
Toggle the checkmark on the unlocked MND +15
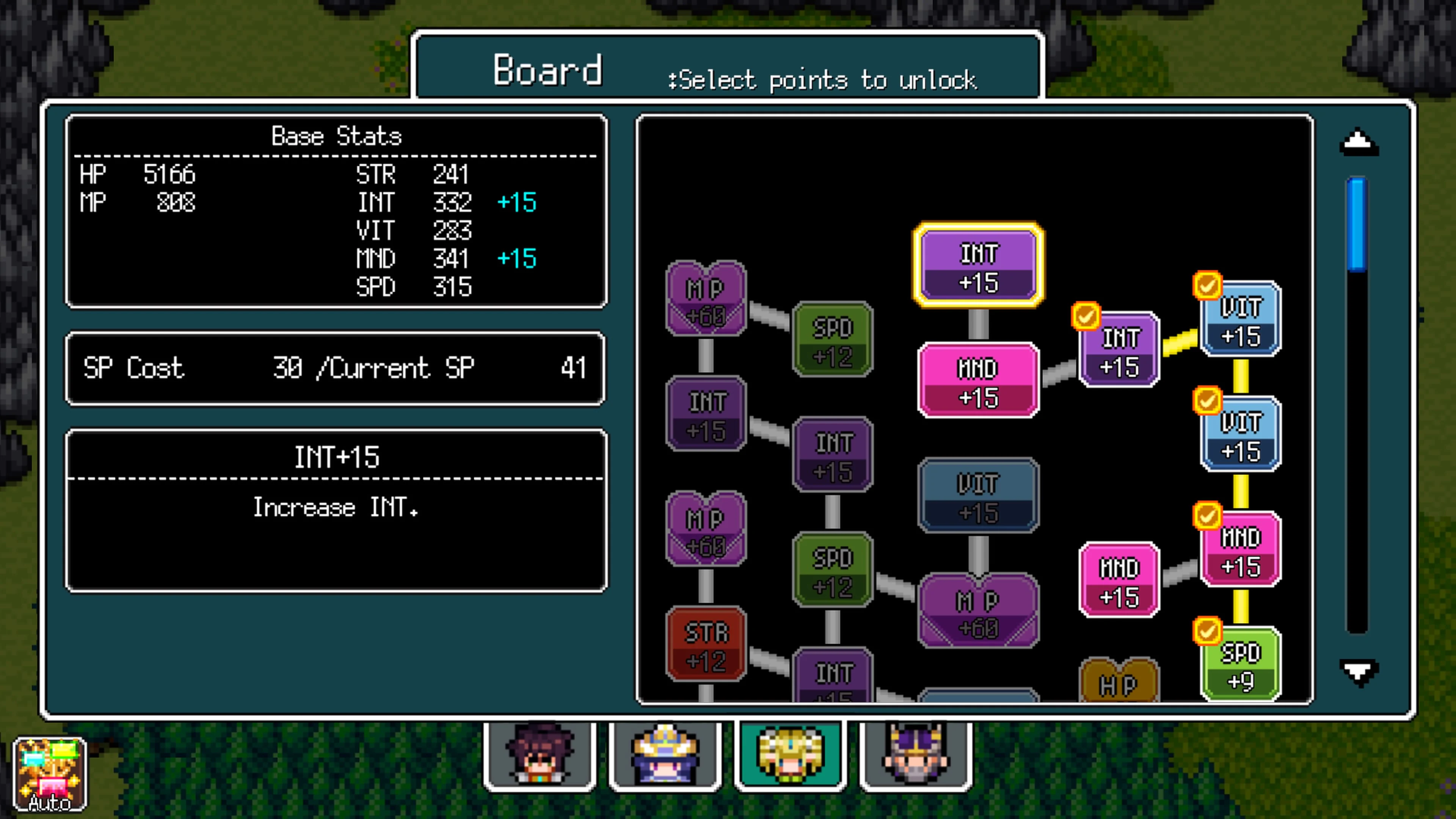coord(1208,516)
